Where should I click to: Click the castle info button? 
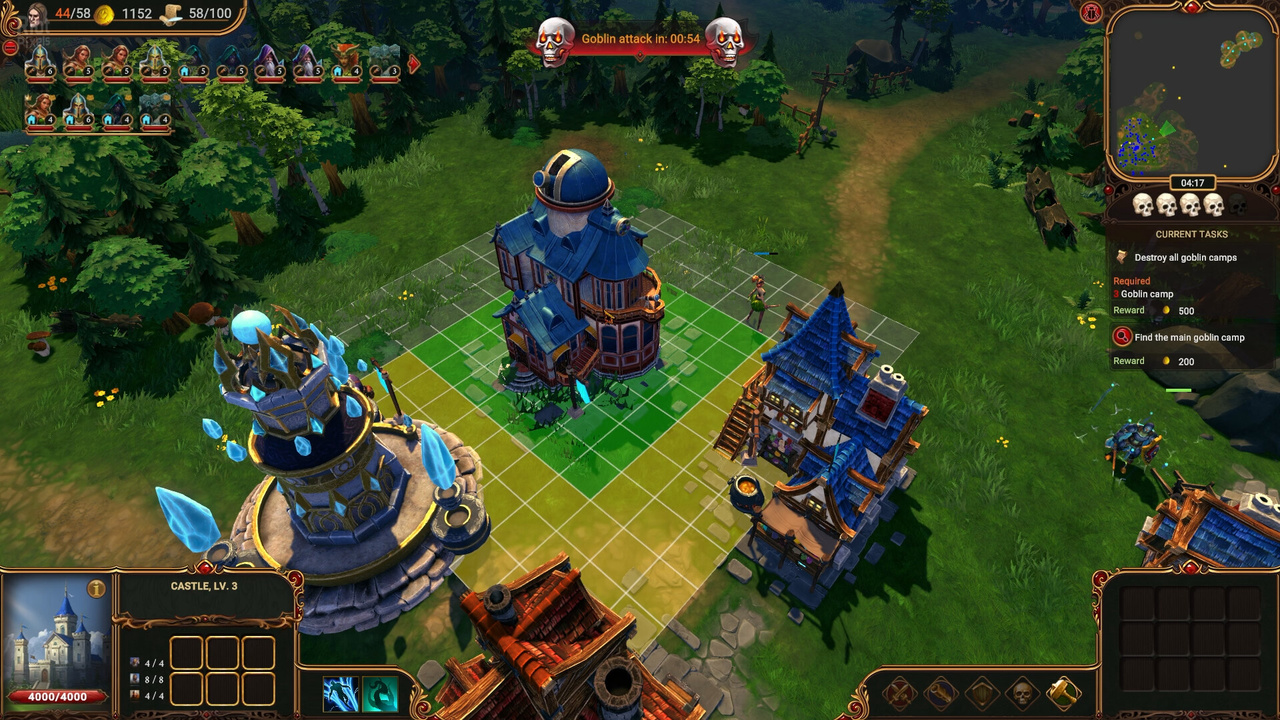(x=97, y=589)
